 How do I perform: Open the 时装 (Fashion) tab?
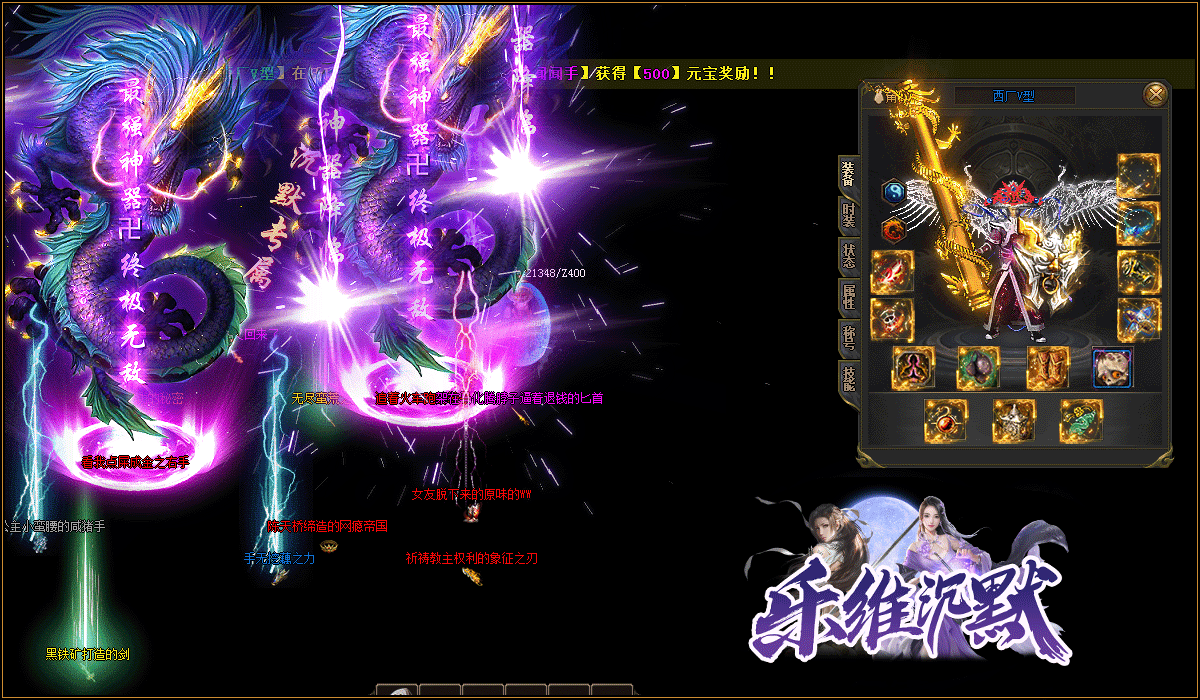point(848,215)
